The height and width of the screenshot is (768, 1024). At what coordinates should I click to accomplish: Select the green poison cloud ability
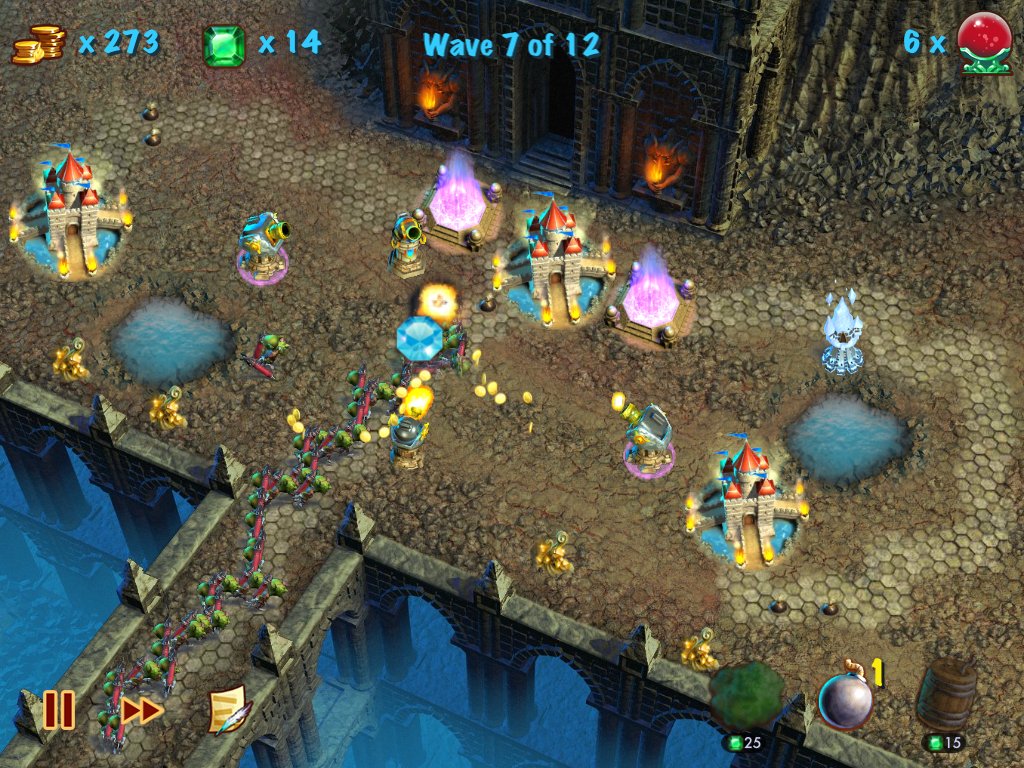[747, 697]
